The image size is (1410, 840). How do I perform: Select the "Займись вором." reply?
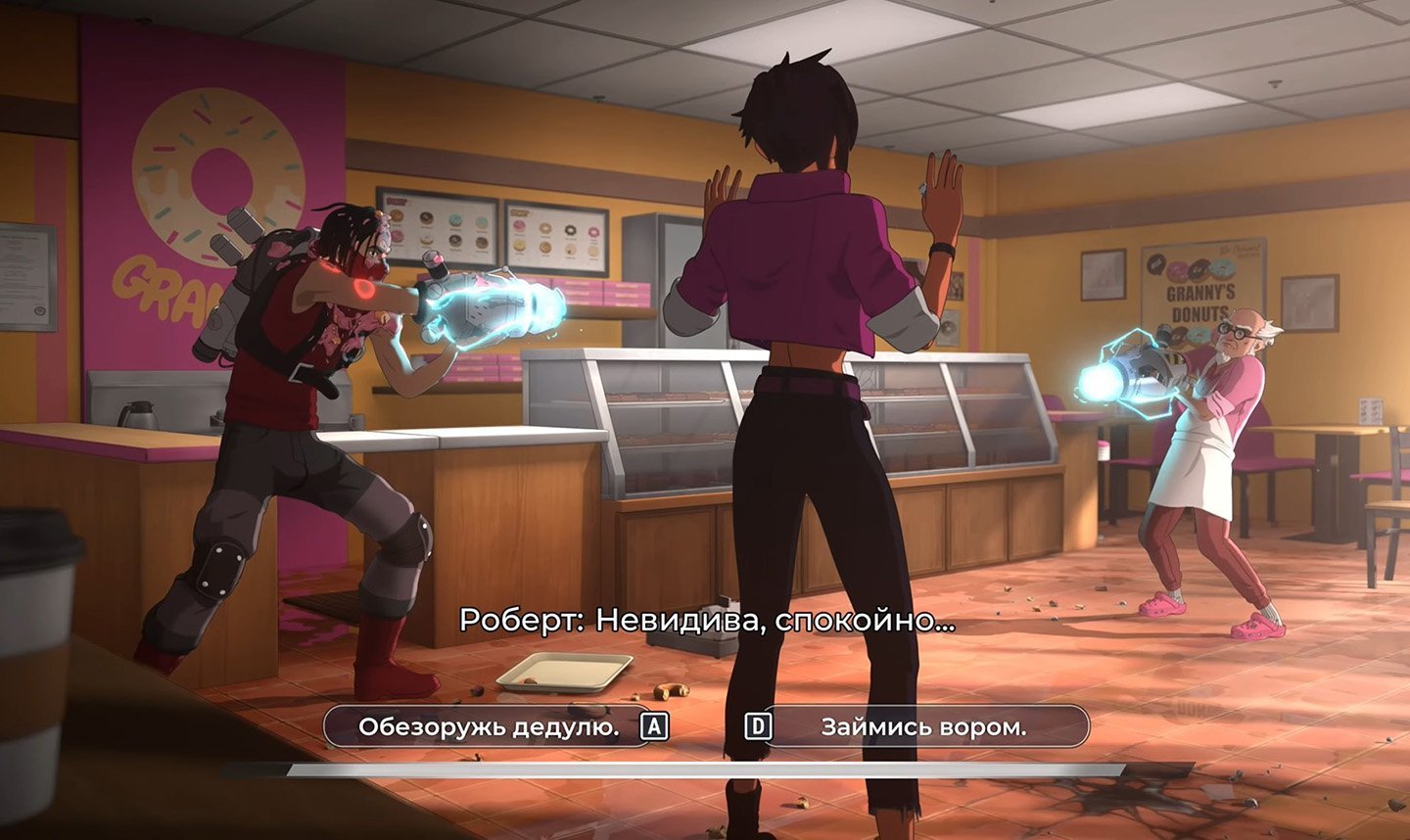[923, 726]
